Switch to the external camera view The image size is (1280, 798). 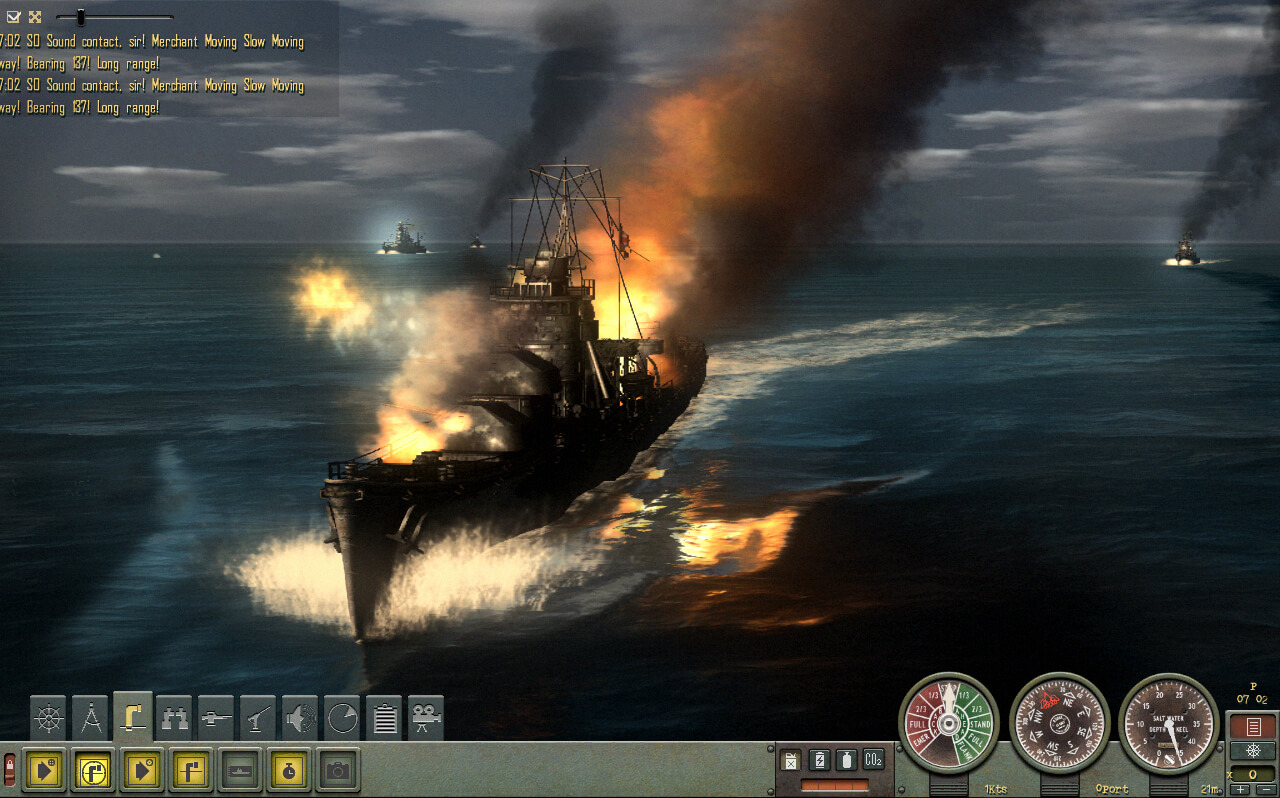coord(426,716)
